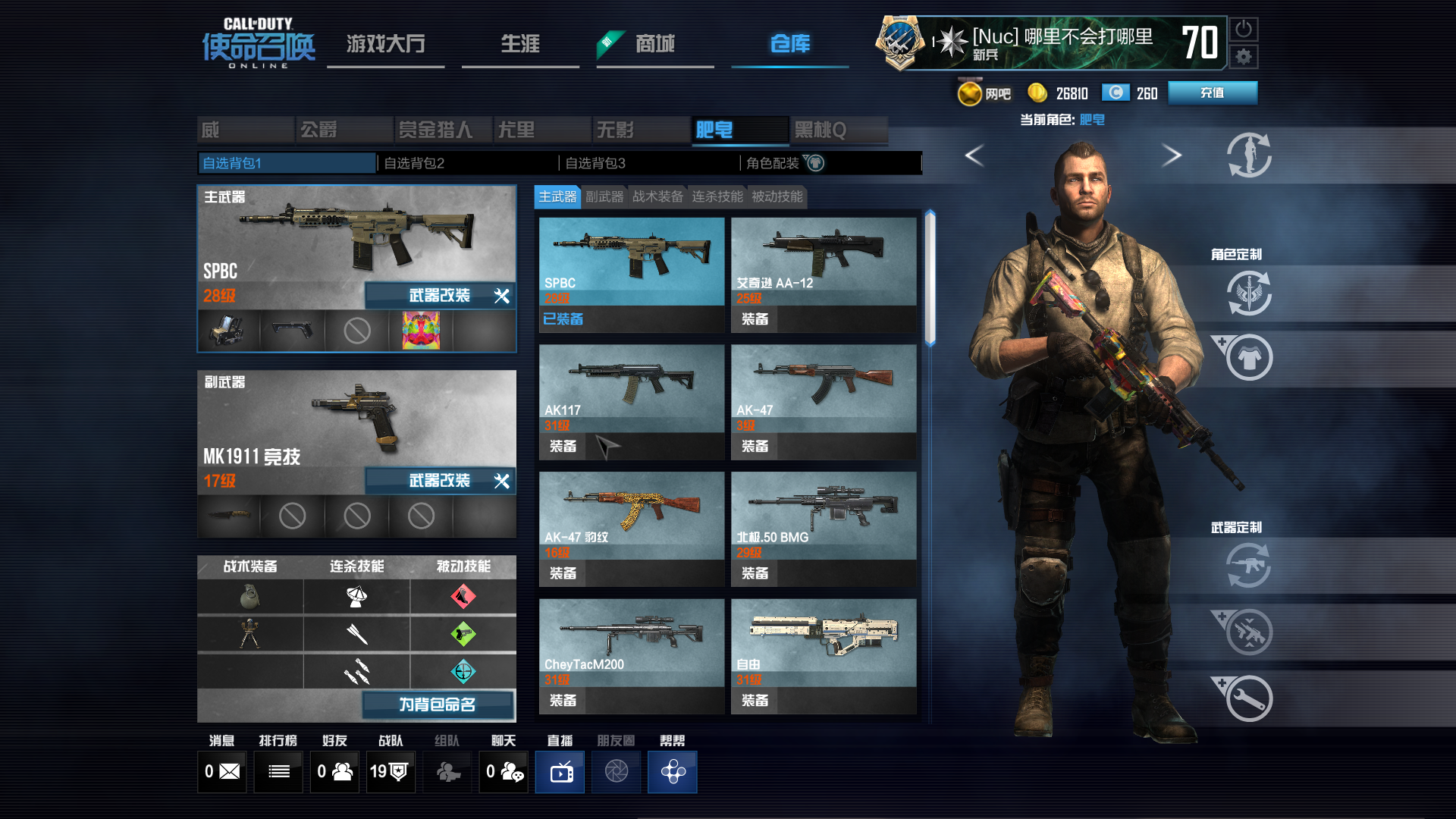Viewport: 1456px width, 819px height.
Task: Click 为背包命名 to rename the loadout
Action: tap(438, 704)
